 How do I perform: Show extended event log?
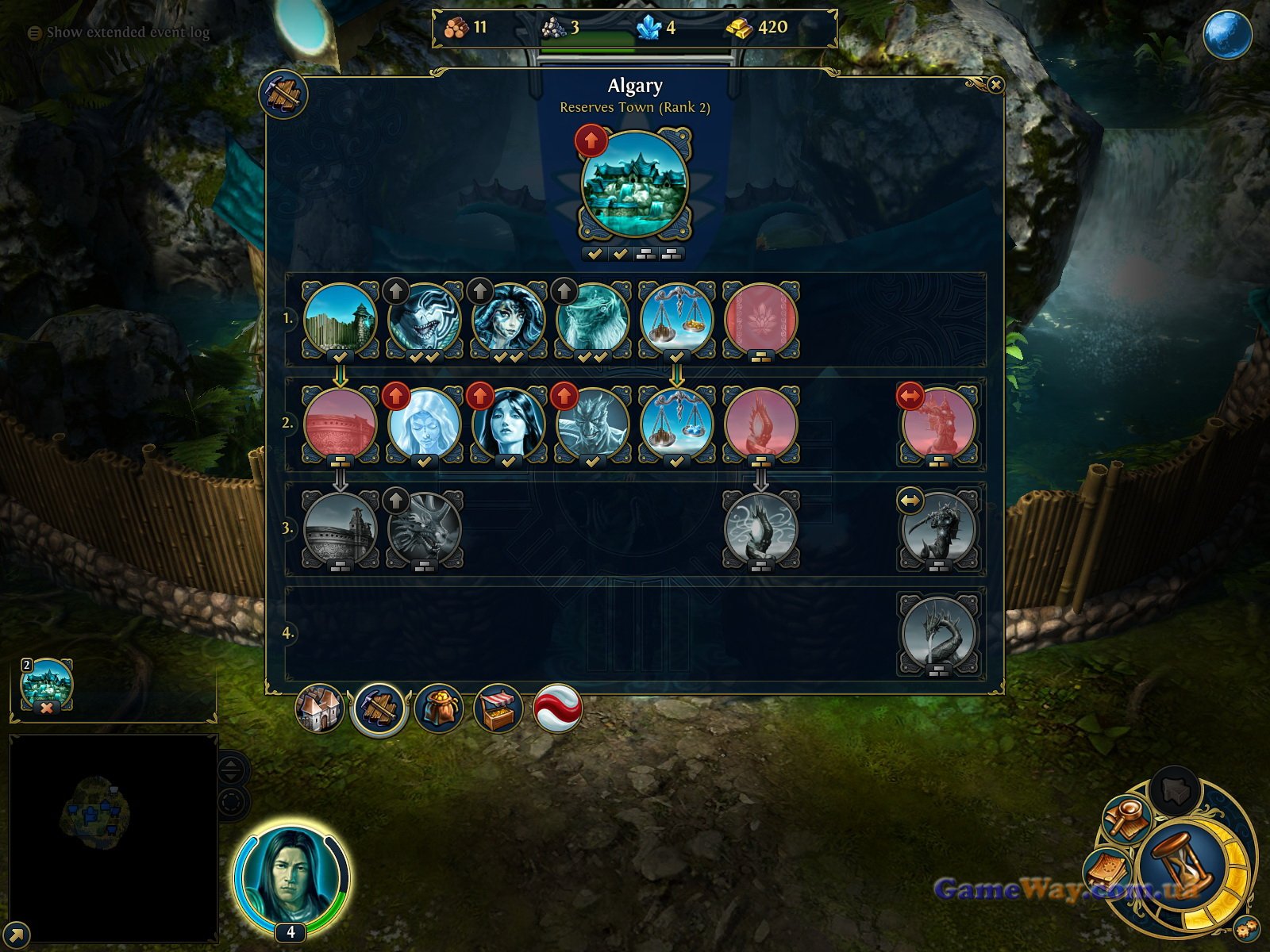click(x=127, y=33)
